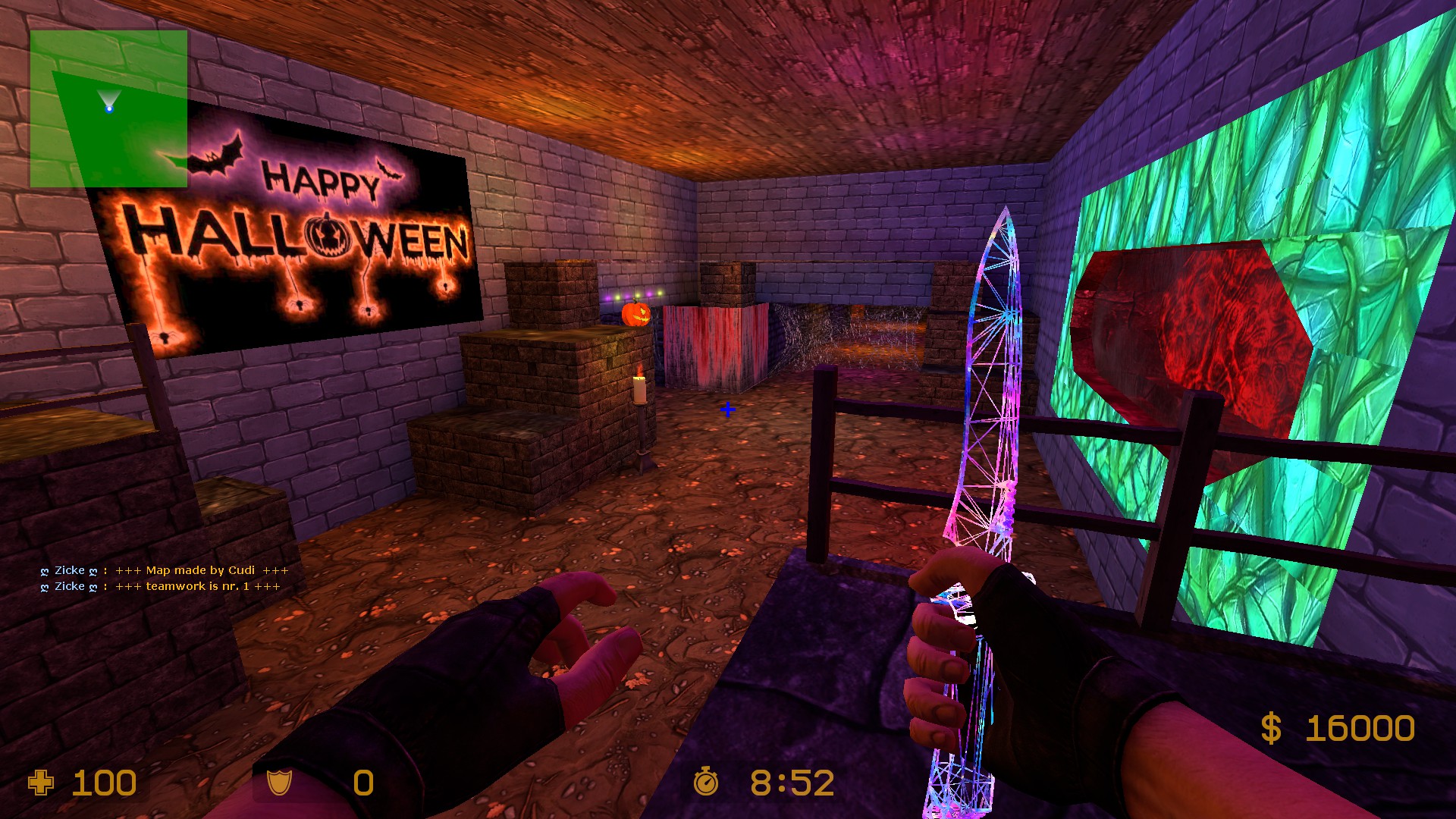
Task: Click the blue crosshair in the center
Action: pos(727,409)
